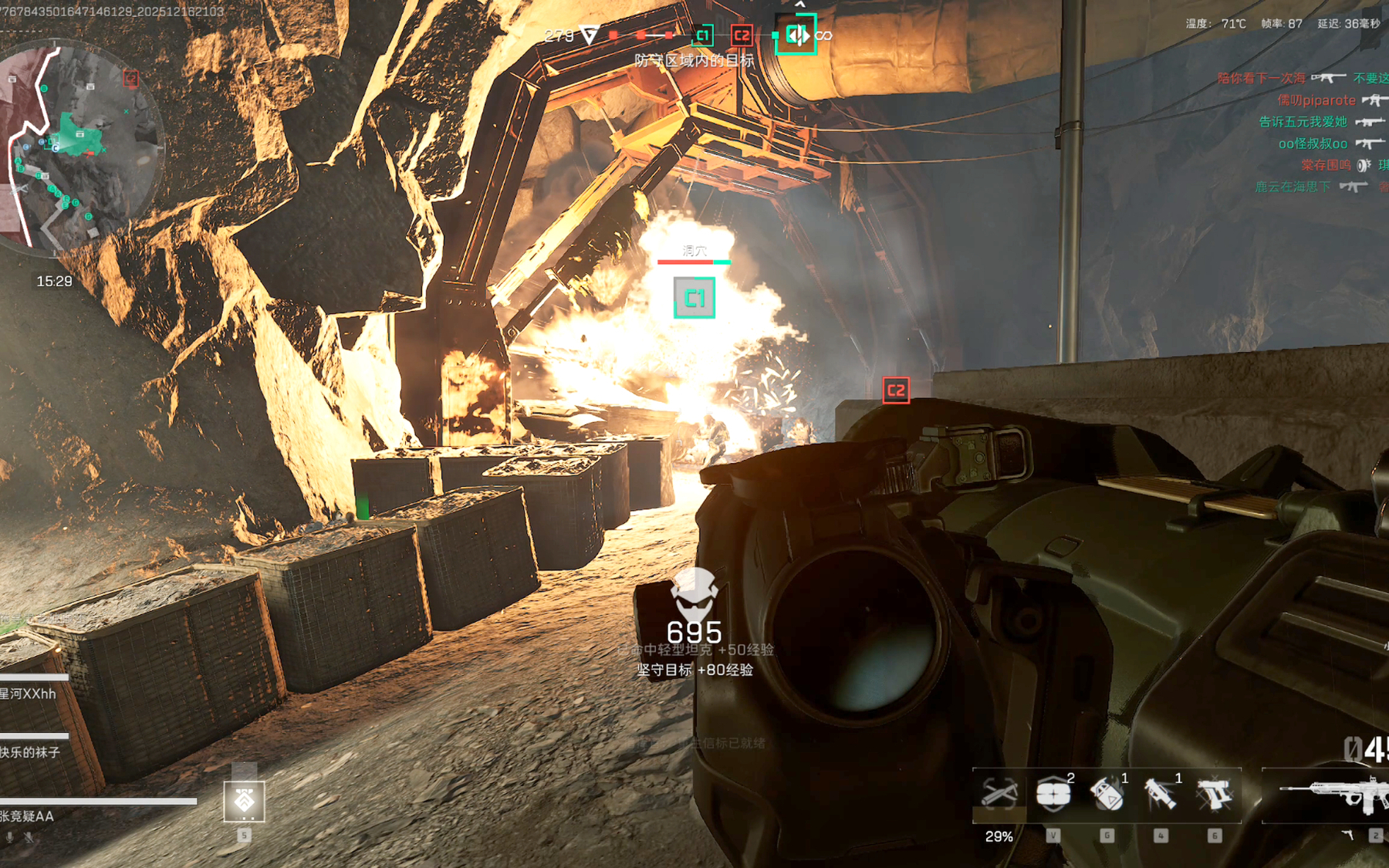The image size is (1389, 868).
Task: Open the circular minimap
Action: coord(81,147)
